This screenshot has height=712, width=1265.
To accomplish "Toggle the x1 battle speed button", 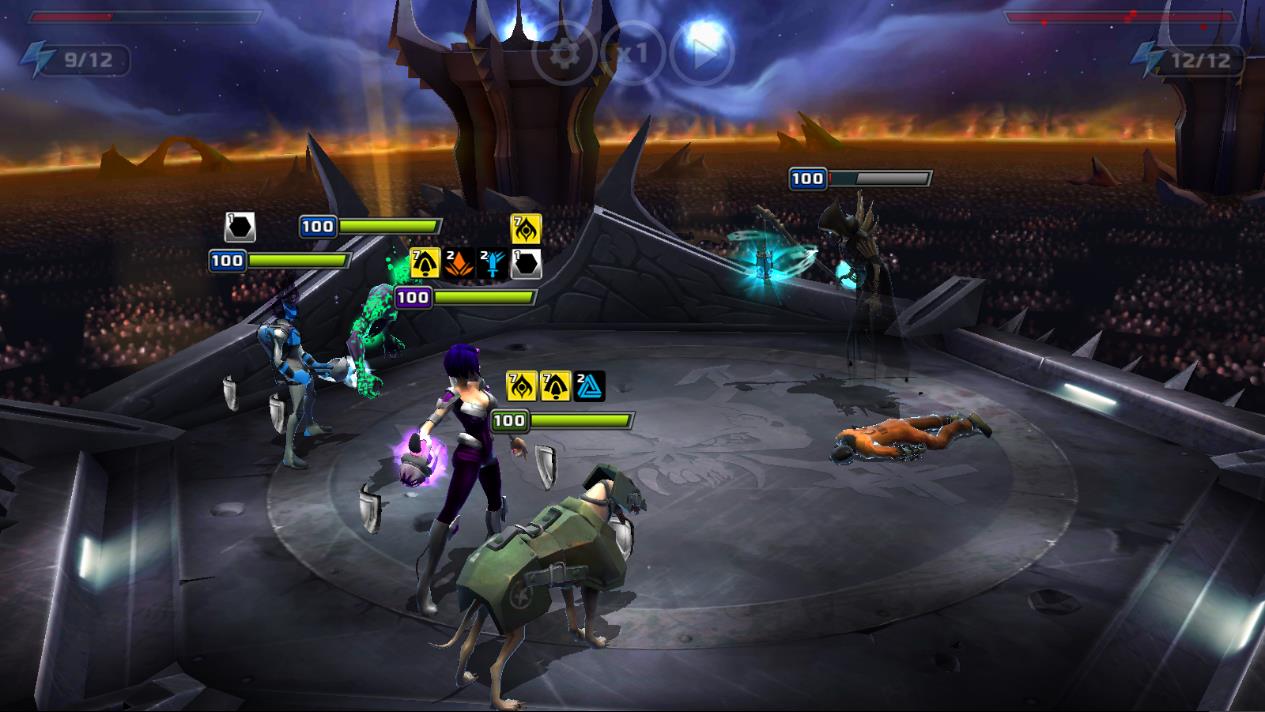I will pyautogui.click(x=633, y=53).
